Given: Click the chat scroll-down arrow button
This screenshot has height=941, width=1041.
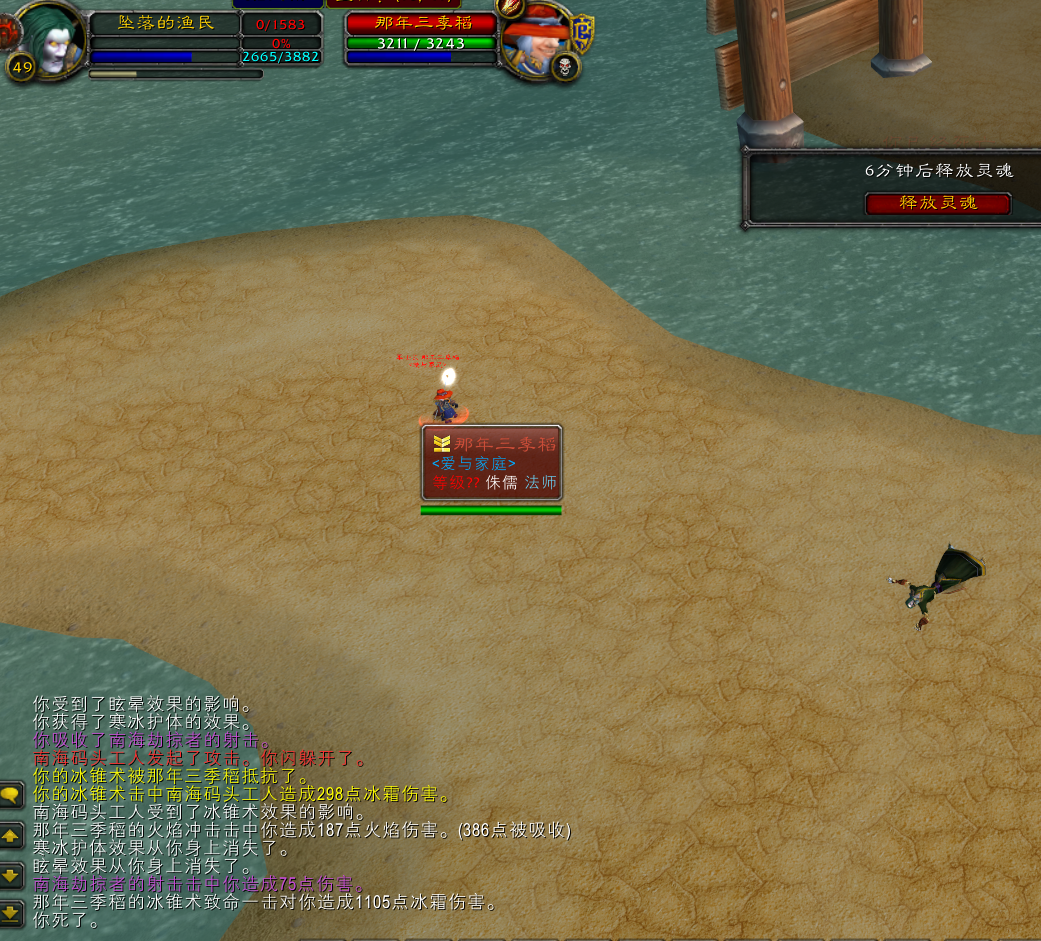Looking at the screenshot, I should coord(11,875).
